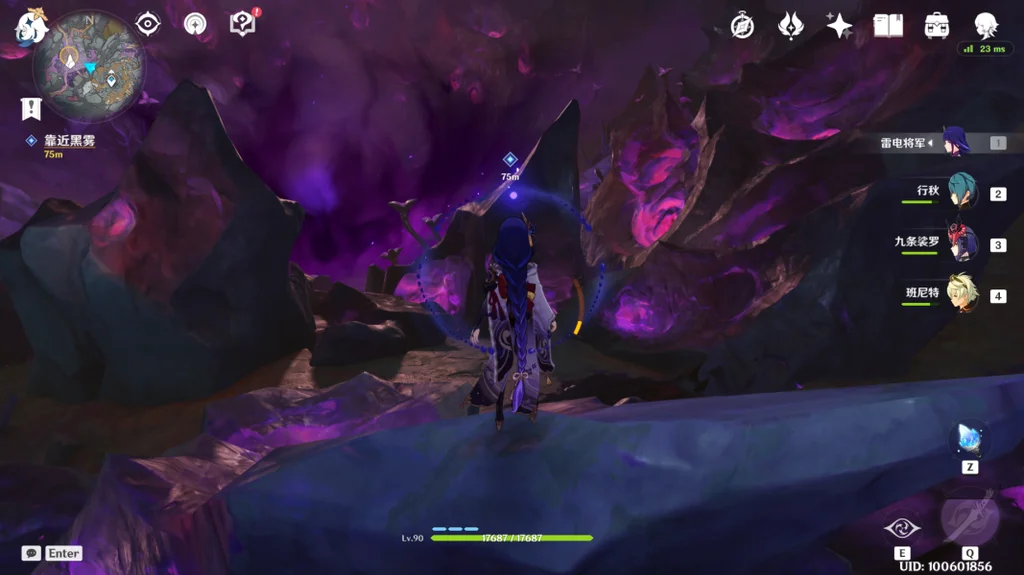This screenshot has width=1024, height=575.
Task: Open the Paimon menu
Action: (x=30, y=26)
